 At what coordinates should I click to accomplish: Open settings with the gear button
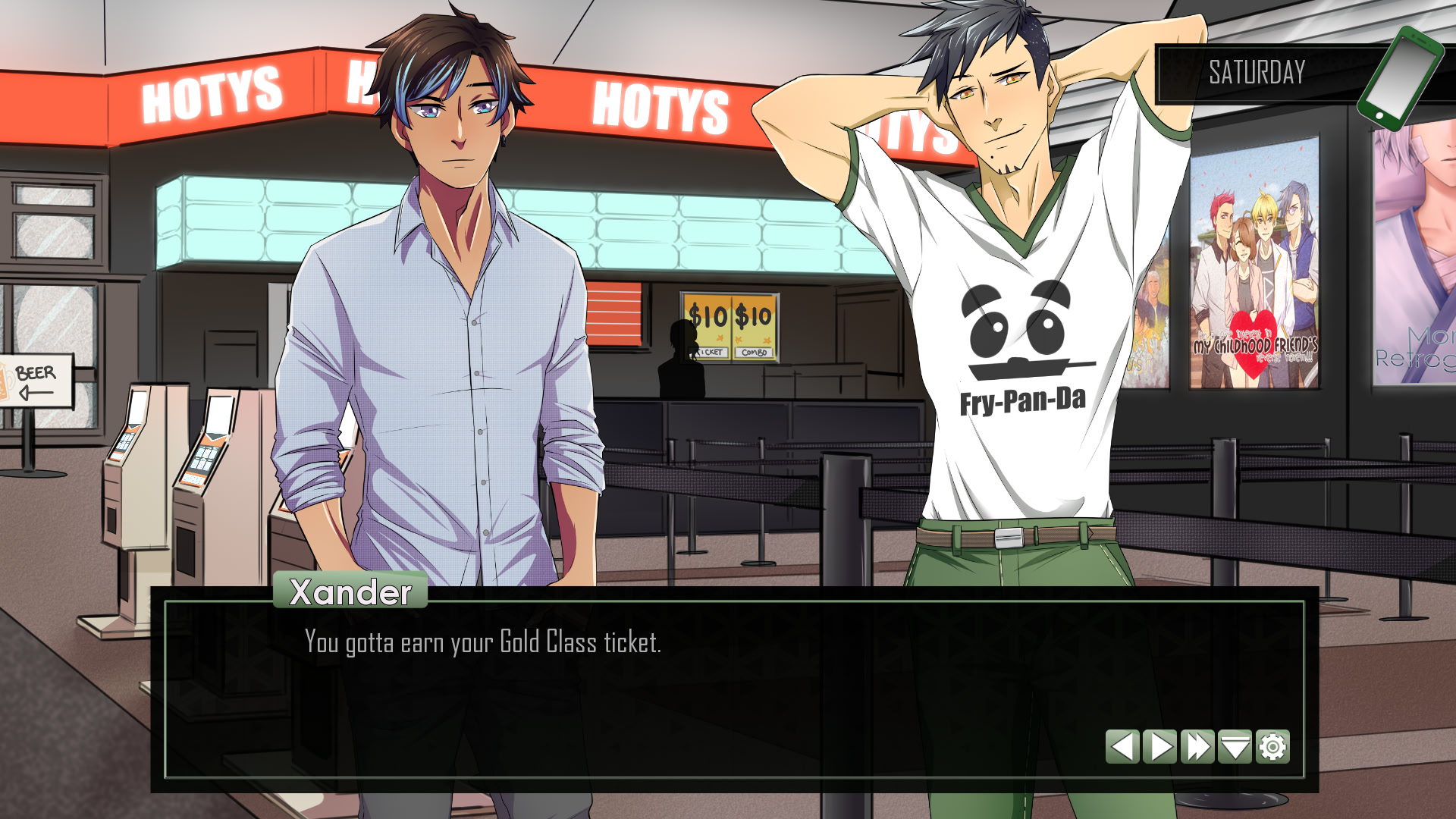[x=1272, y=747]
